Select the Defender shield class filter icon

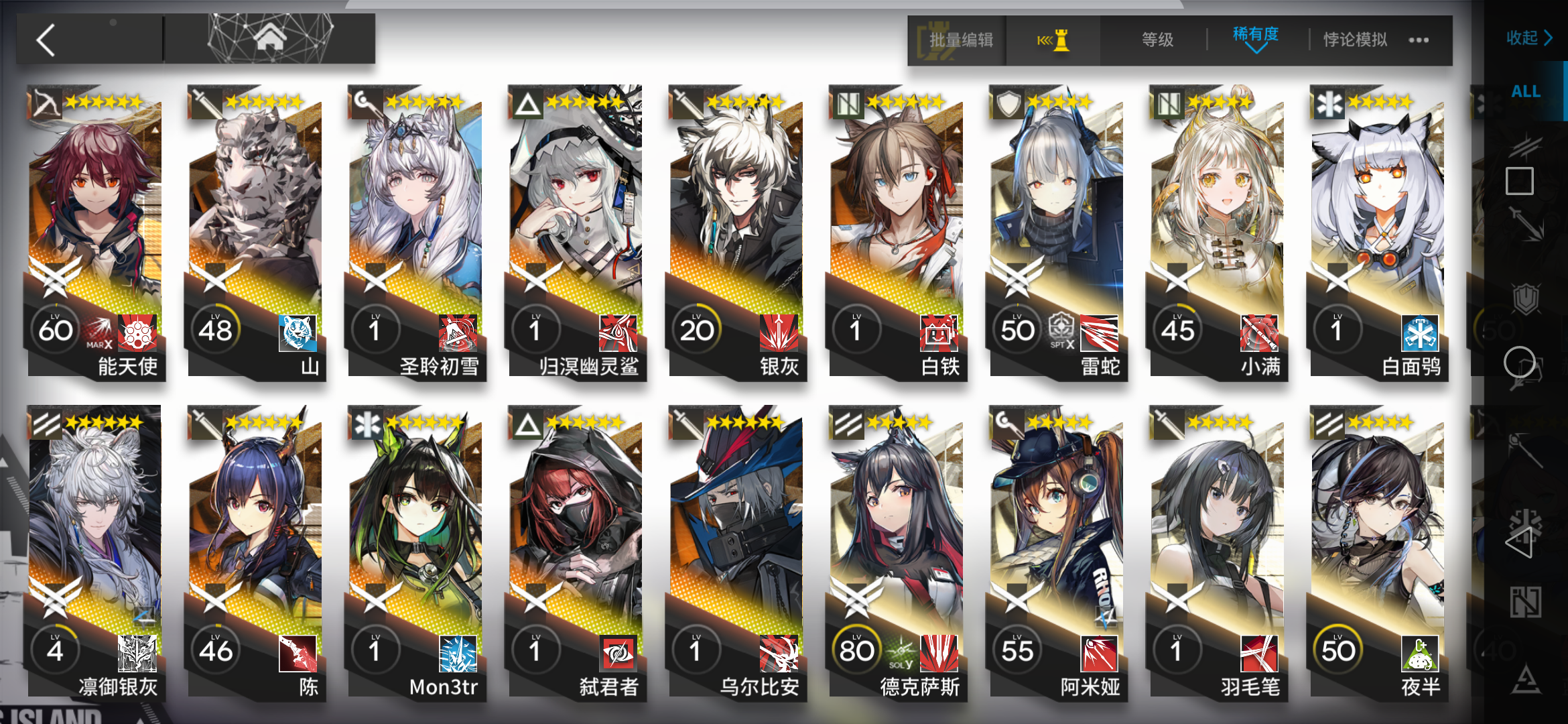point(1526,298)
